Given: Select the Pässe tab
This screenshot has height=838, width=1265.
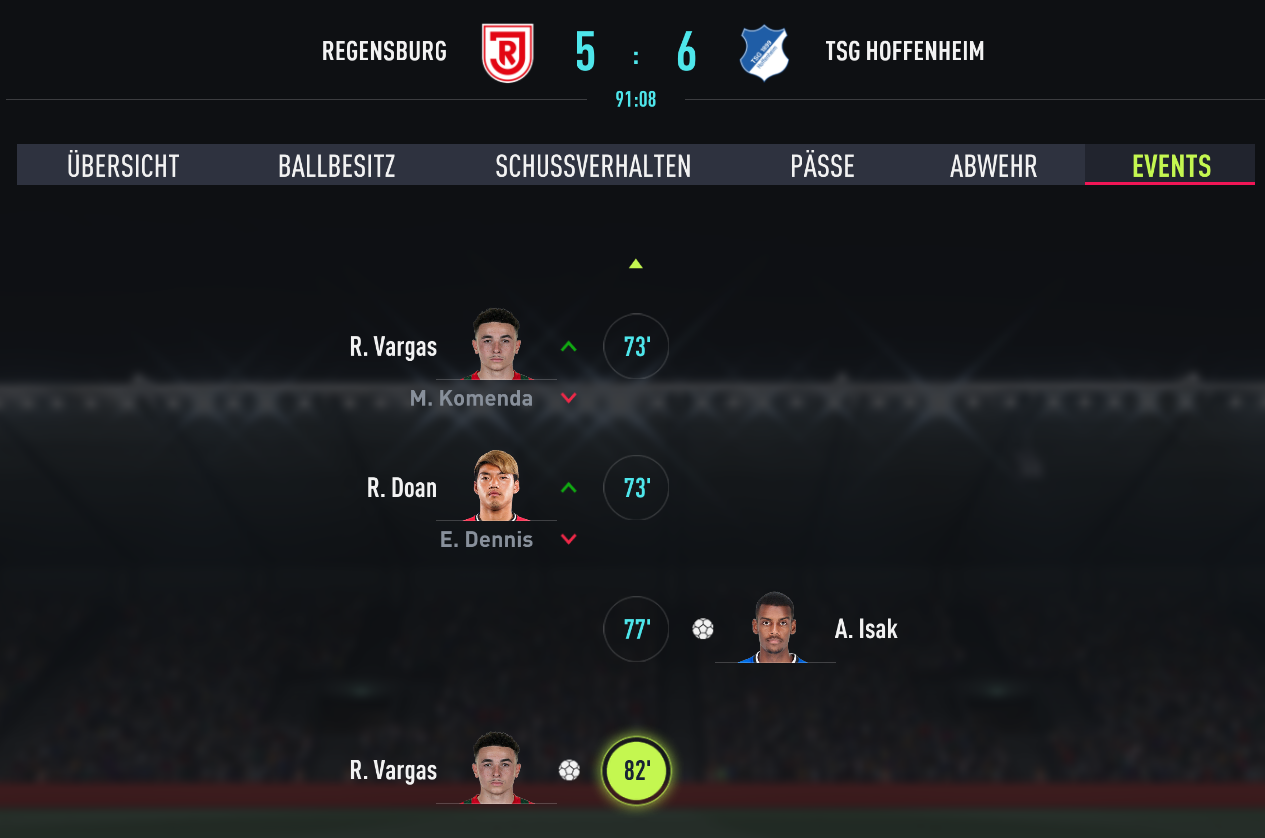Looking at the screenshot, I should [822, 166].
